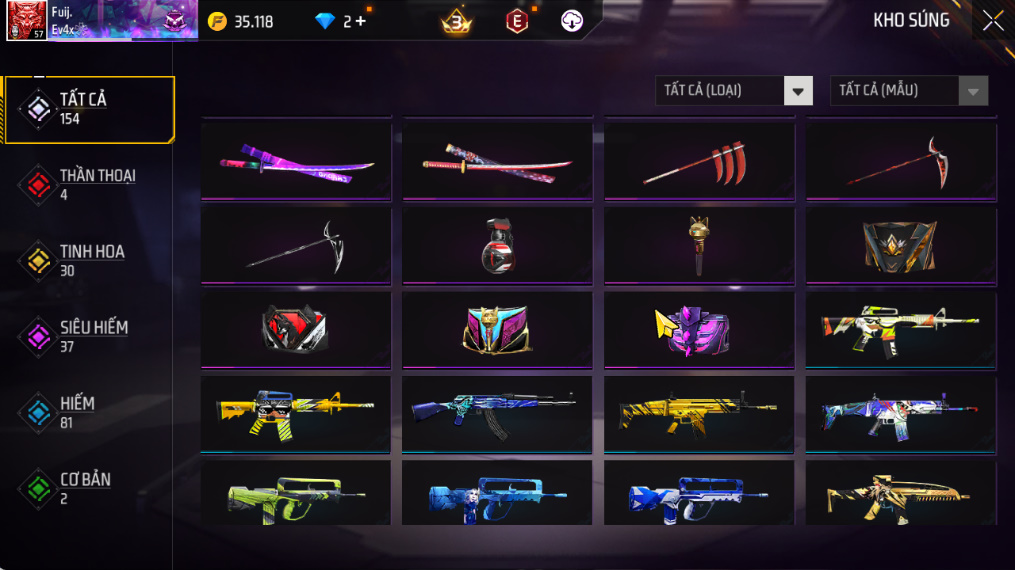Viewport: 1015px width, 570px height.
Task: Add diamonds with the plus button
Action: click(x=360, y=21)
